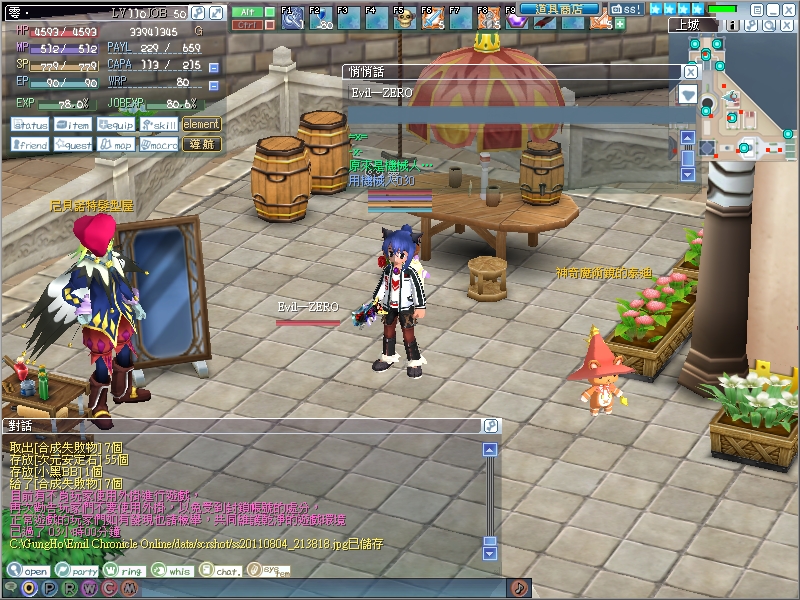Click the element button
The image size is (800, 600).
pos(201,125)
